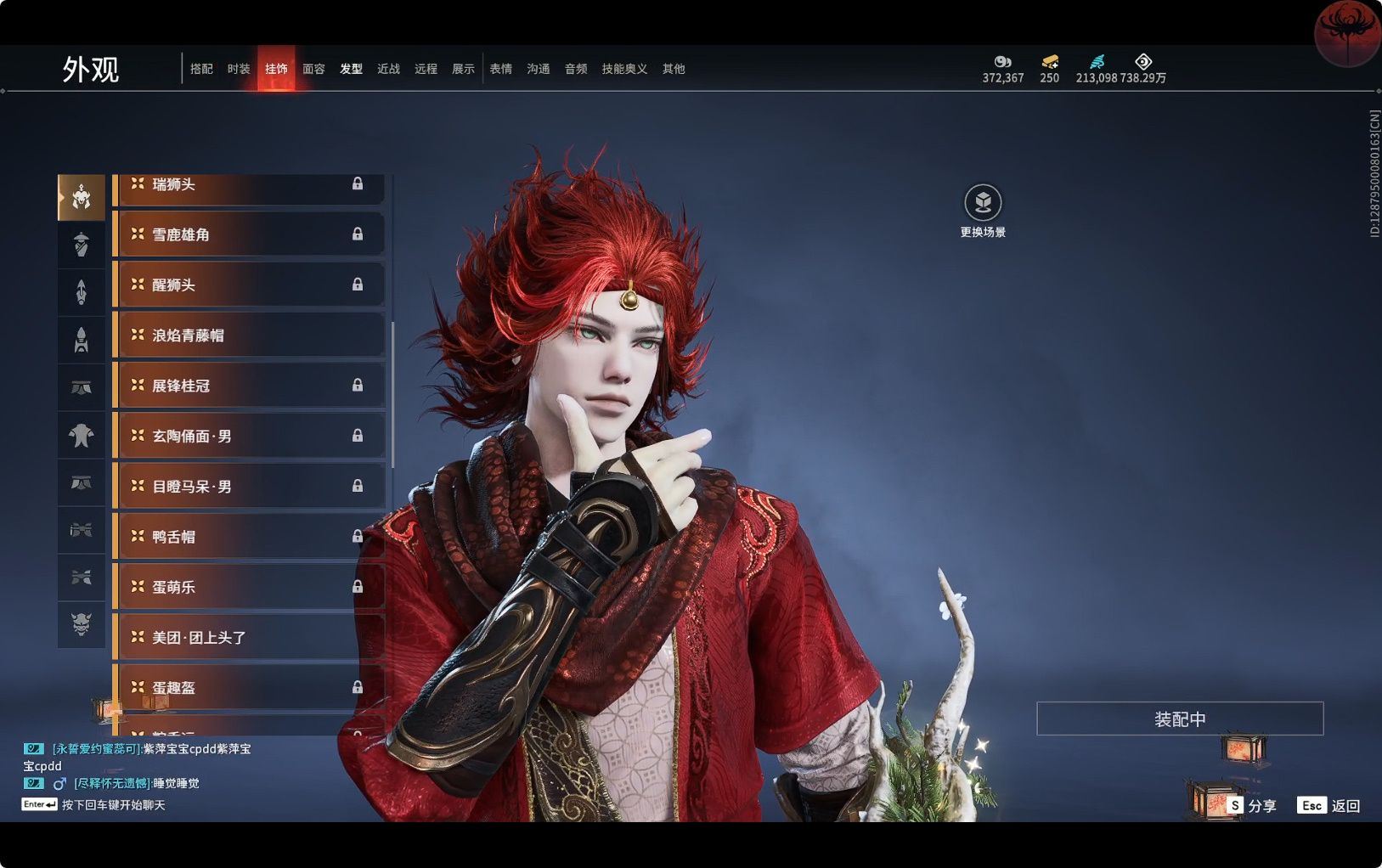The height and width of the screenshot is (868, 1382).
Task: Switch to the 搭配 tab
Action: click(201, 69)
